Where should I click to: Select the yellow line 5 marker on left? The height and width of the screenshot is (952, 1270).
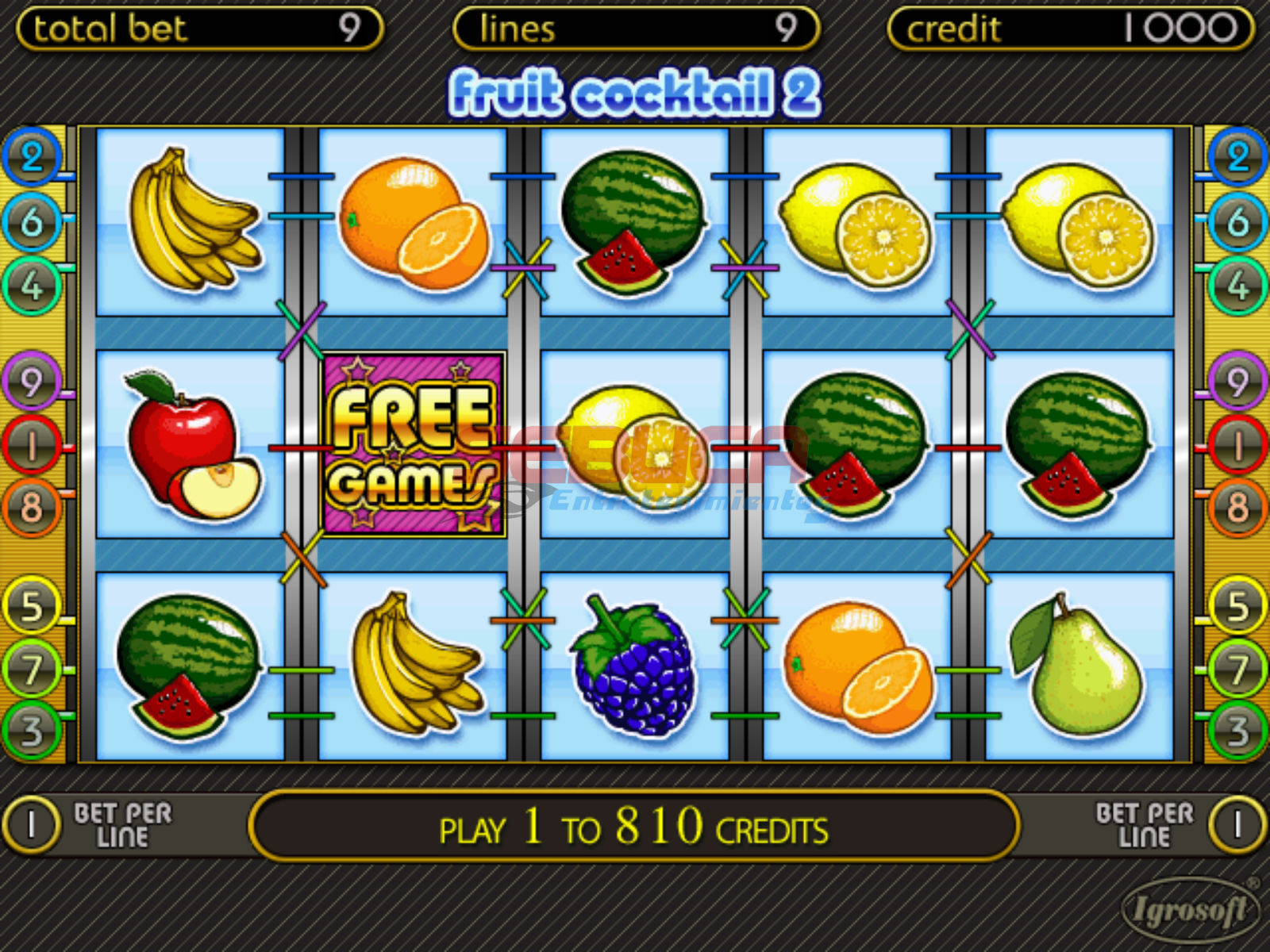pos(32,606)
